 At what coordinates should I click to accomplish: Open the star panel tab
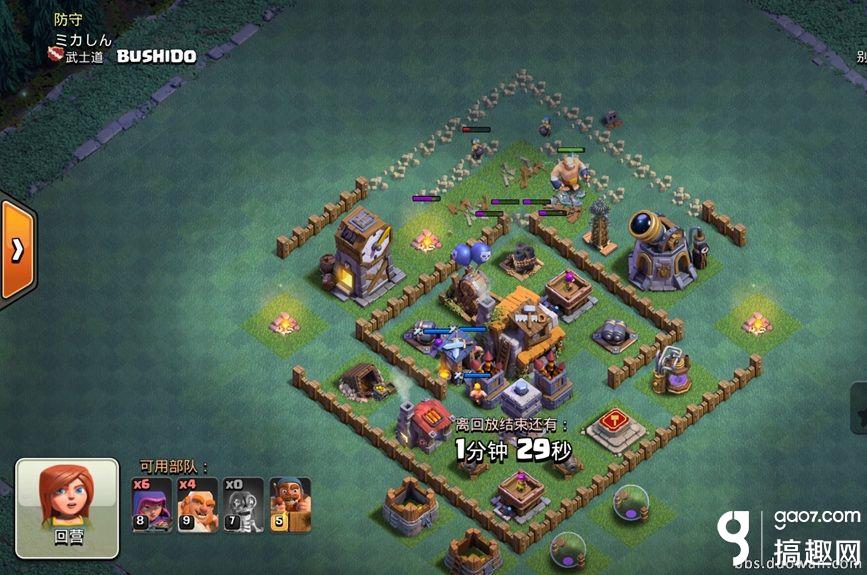pos(858,408)
